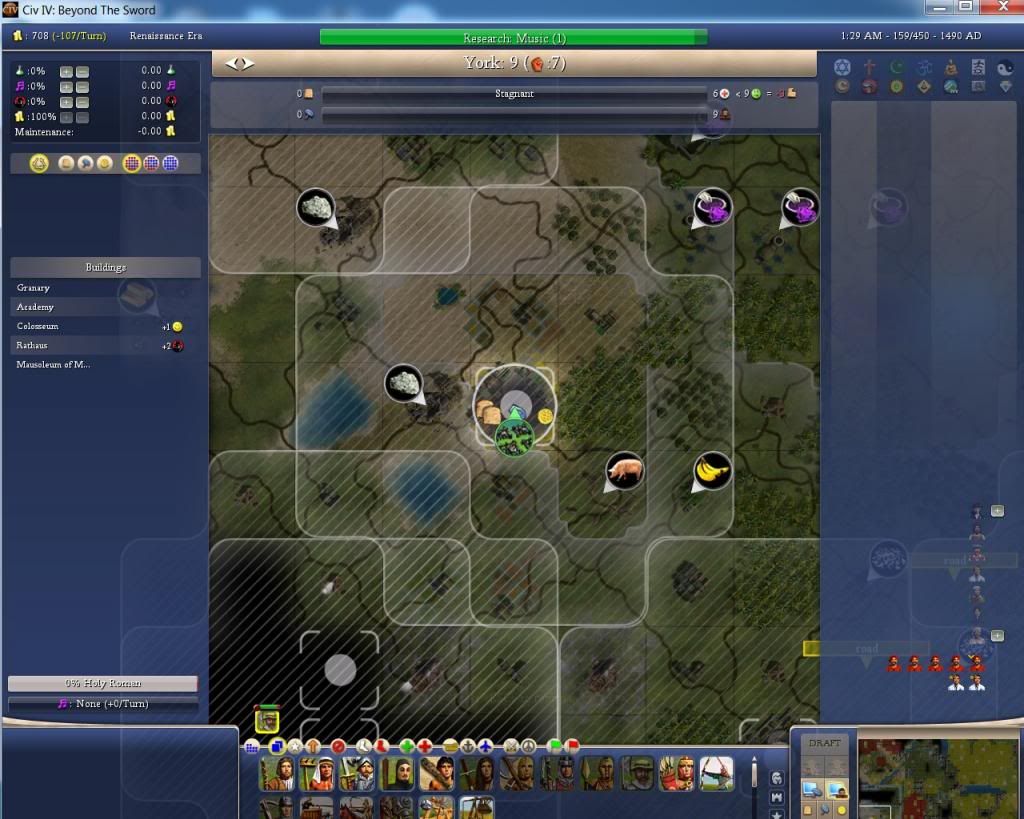Screen dimensions: 1024x819
Task: Click the red flag button above build list
Action: [x=572, y=746]
